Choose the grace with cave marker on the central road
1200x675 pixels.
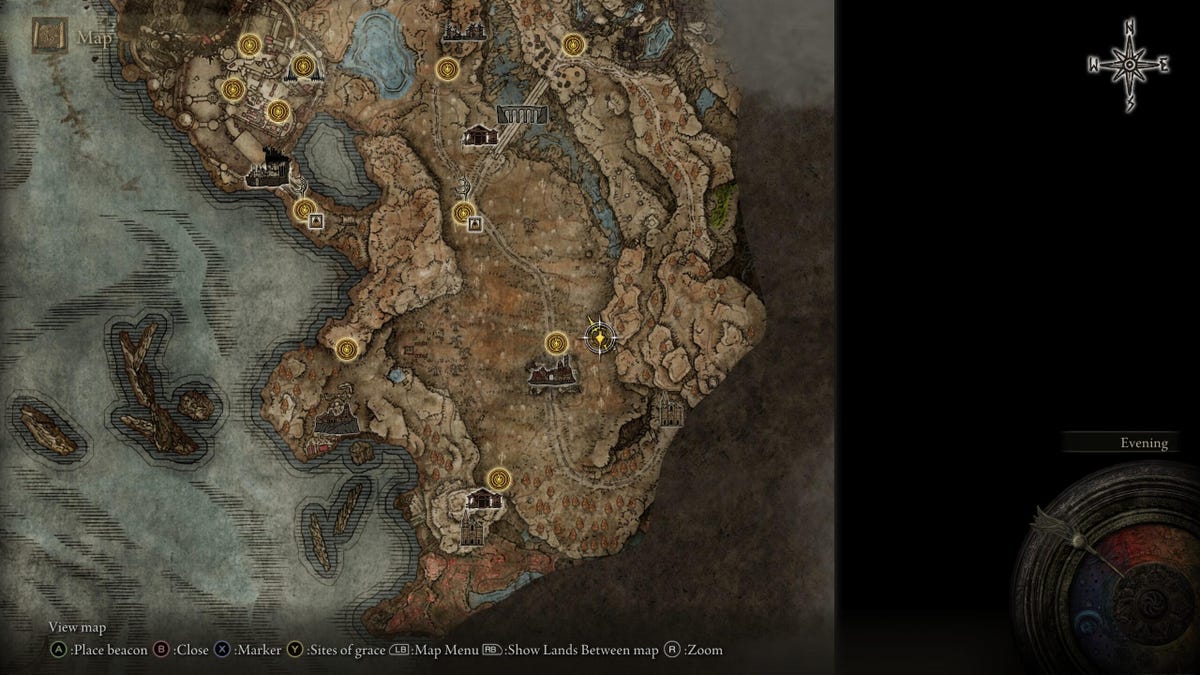coord(463,212)
